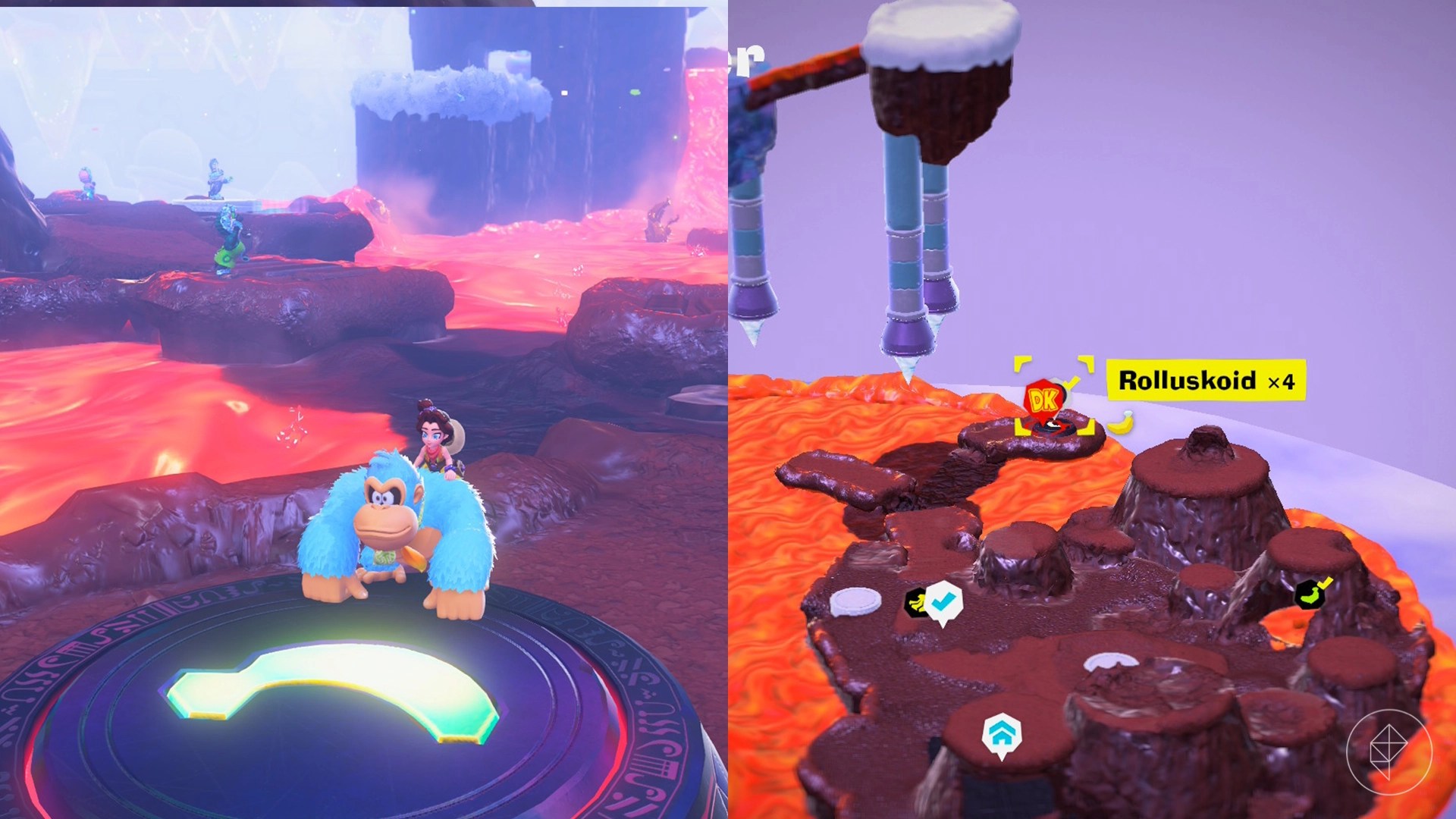Click the white disc icon near the central mesa

[1112, 661]
